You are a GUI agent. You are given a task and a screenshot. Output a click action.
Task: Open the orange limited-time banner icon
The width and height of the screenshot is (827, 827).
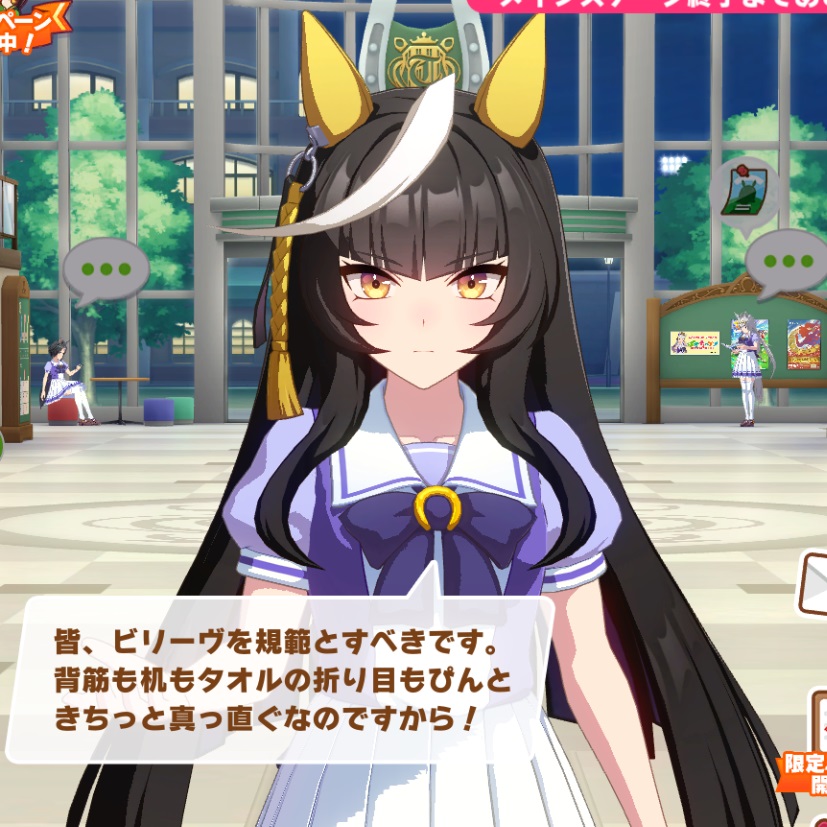click(805, 768)
